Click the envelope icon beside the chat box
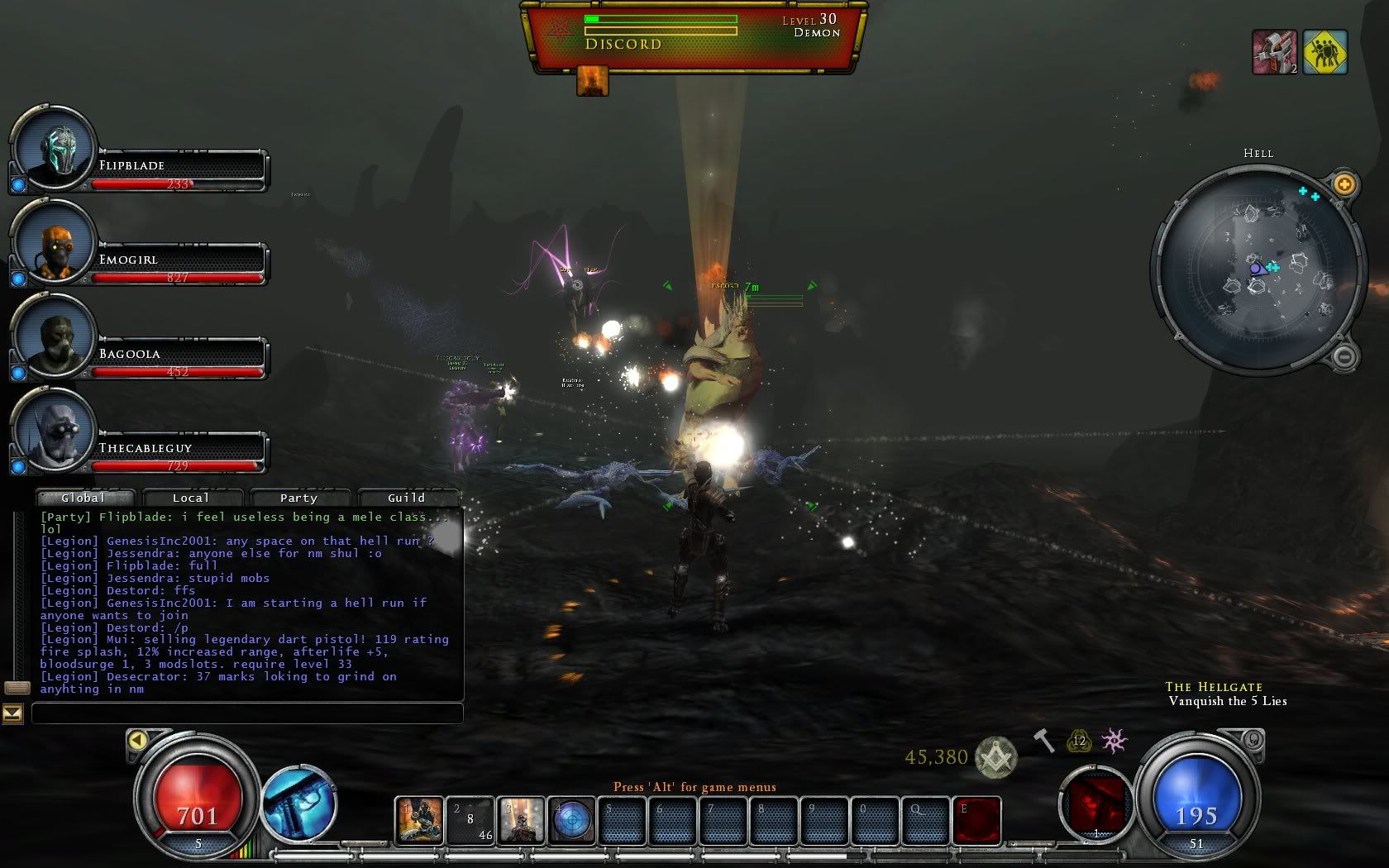Screen dimensions: 1389x868 [12, 713]
